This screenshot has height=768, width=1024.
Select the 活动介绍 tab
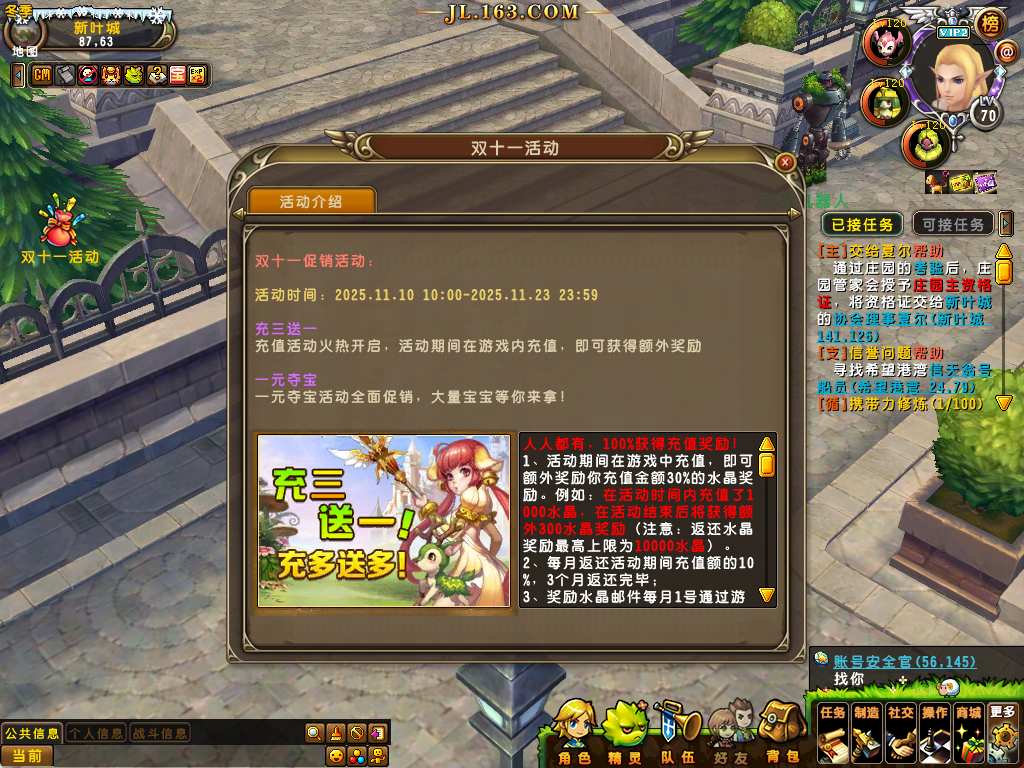coord(311,201)
